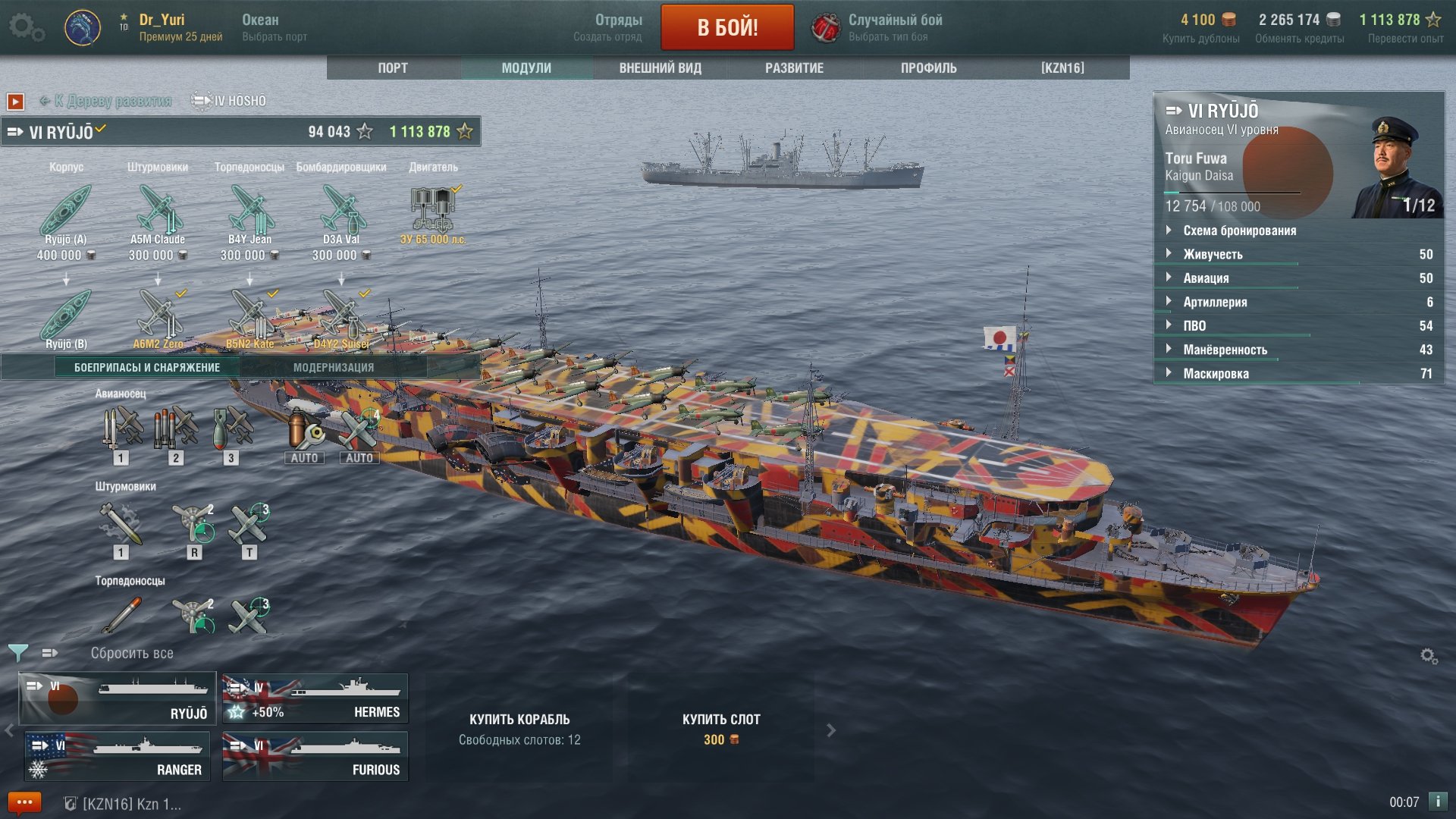The height and width of the screenshot is (819, 1456).
Task: Open the ПРОФИЛЬ tab
Action: pyautogui.click(x=928, y=68)
